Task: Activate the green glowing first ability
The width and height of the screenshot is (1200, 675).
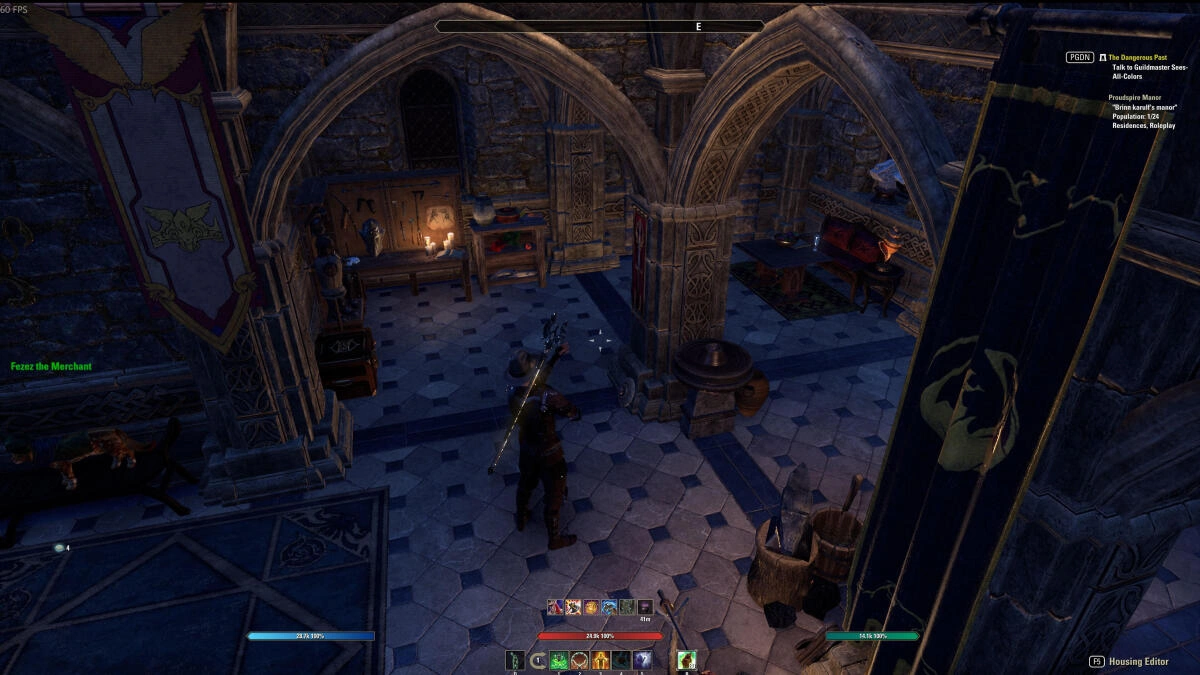Action: point(559,660)
